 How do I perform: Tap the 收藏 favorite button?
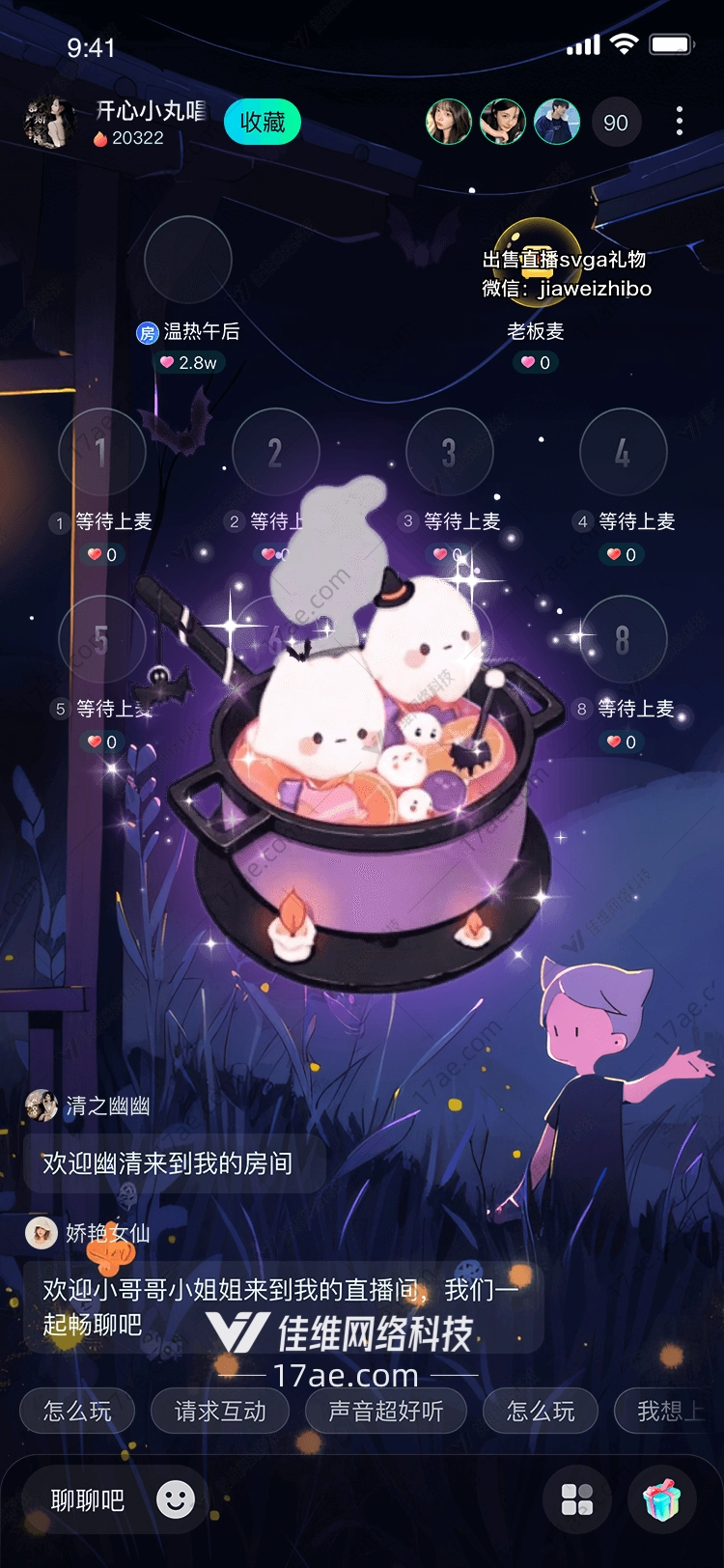click(262, 123)
